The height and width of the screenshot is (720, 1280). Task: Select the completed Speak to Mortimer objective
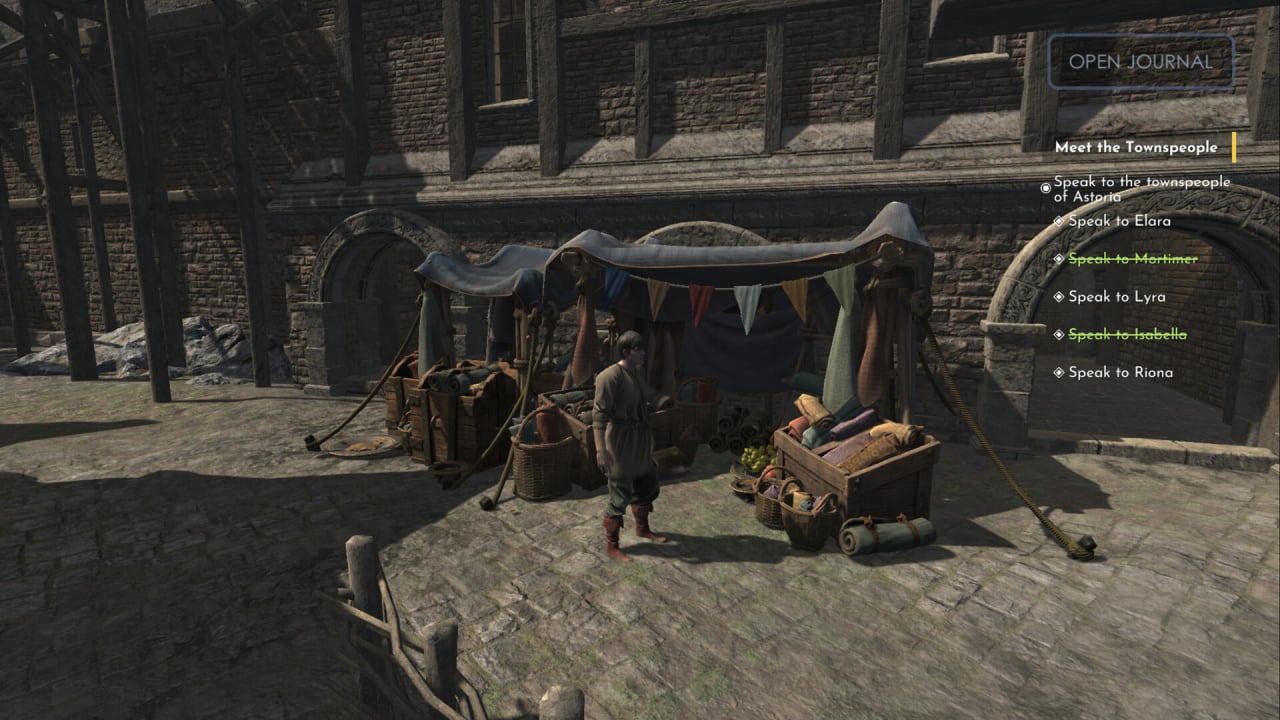click(1132, 258)
